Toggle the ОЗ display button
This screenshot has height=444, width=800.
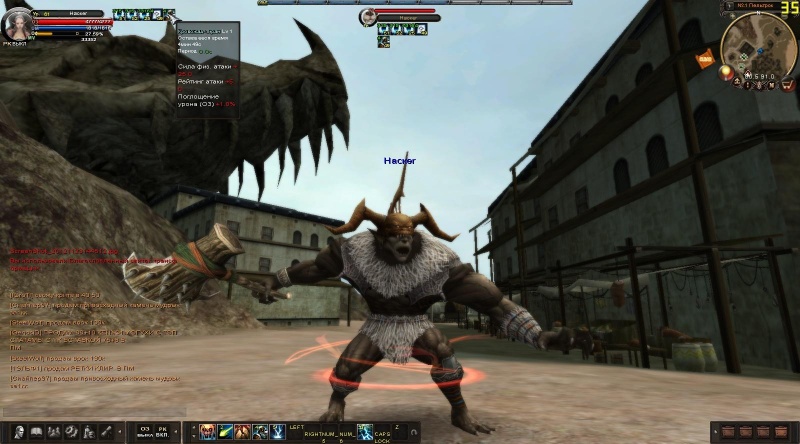point(145,431)
